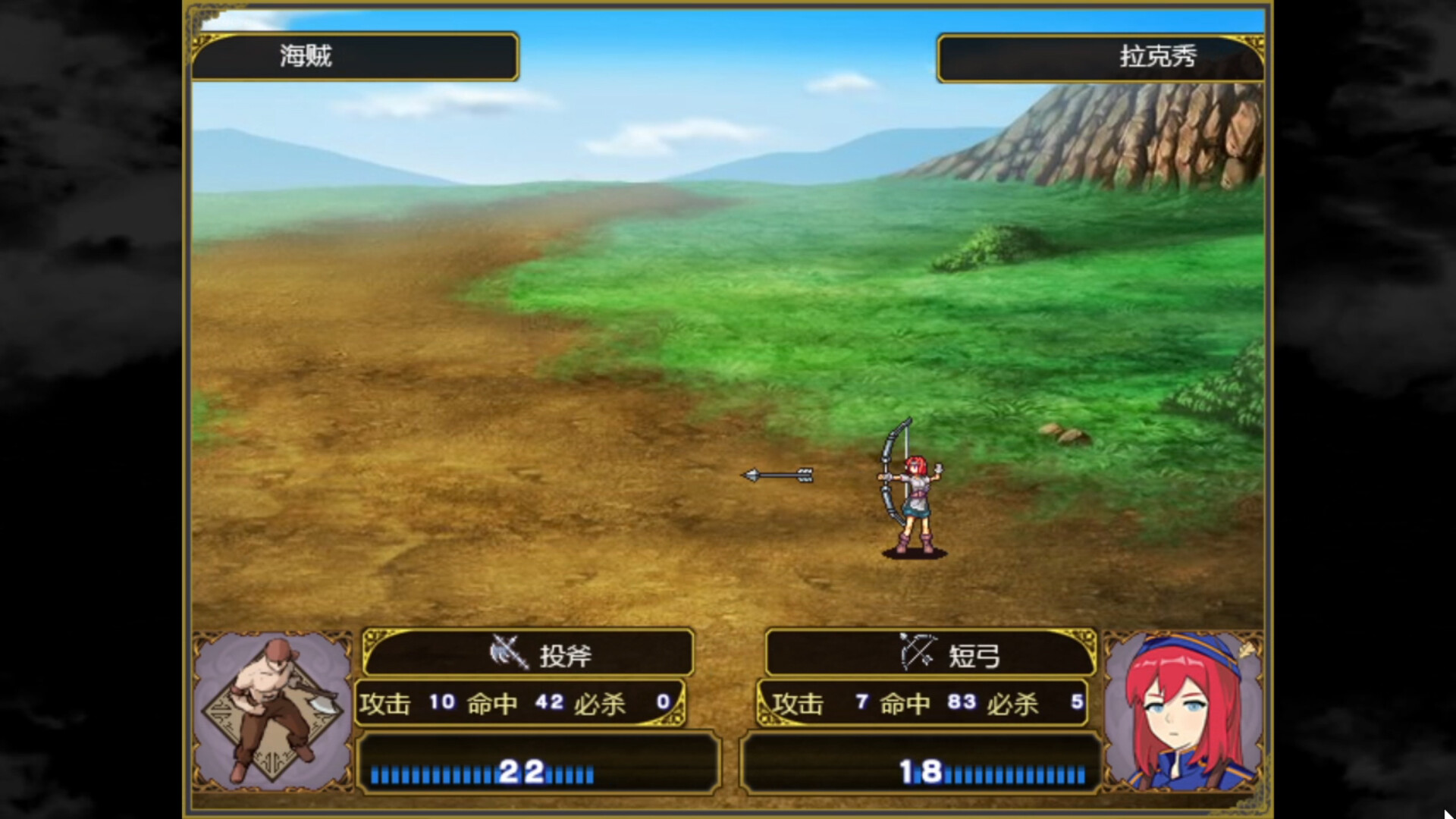Select the 拉克秀 name plate
The width and height of the screenshot is (1456, 819).
pyautogui.click(x=1100, y=58)
